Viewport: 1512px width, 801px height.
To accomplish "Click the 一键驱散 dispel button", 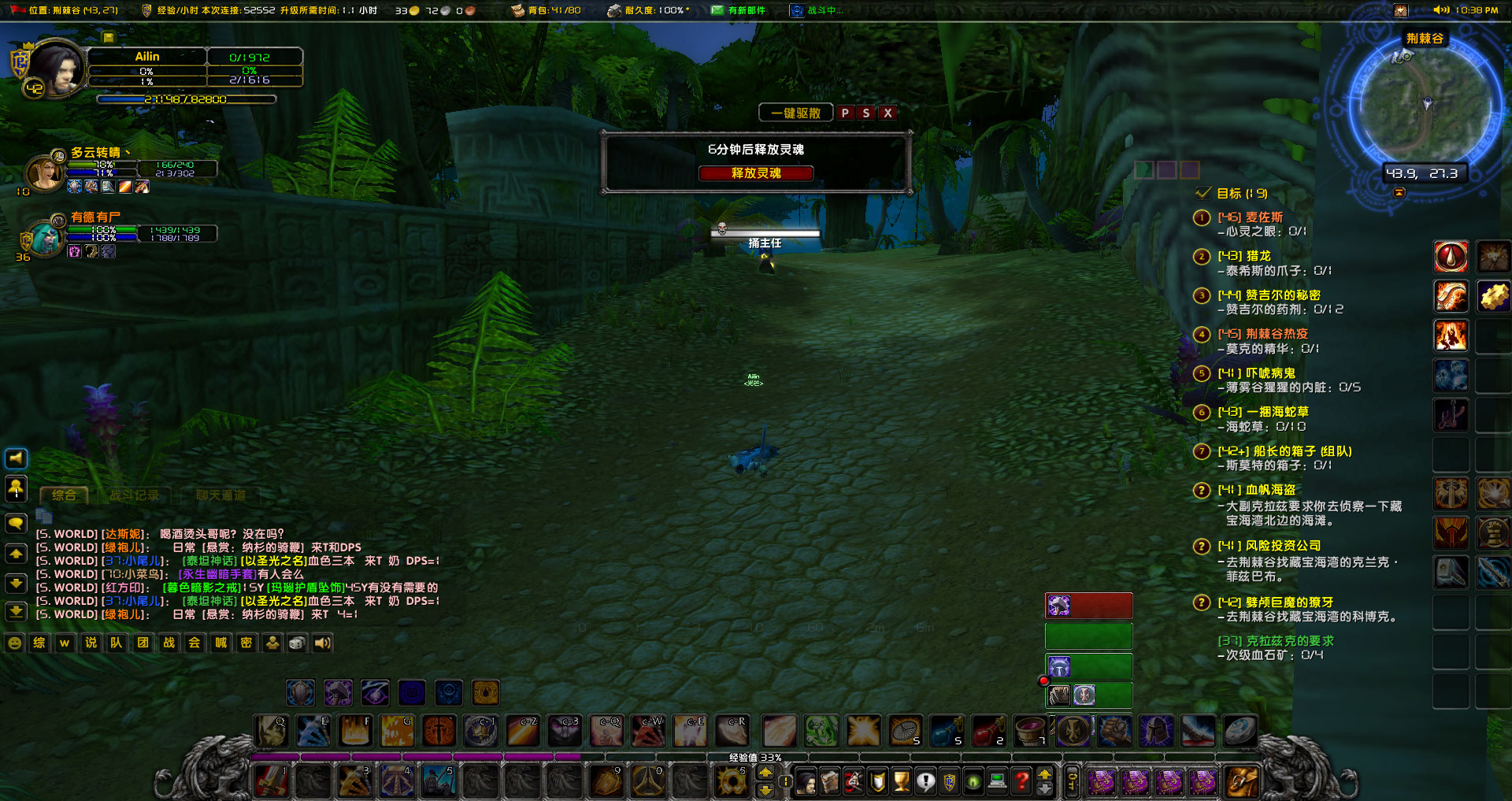I will (x=795, y=113).
